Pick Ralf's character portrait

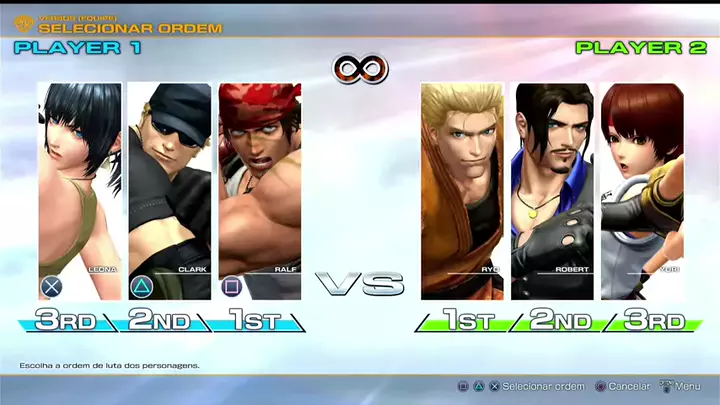[259, 190]
